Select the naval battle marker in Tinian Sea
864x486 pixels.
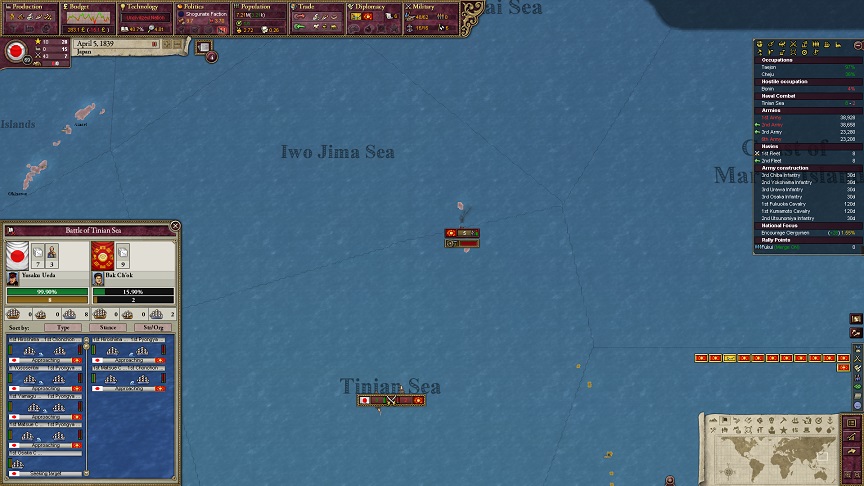click(x=391, y=400)
